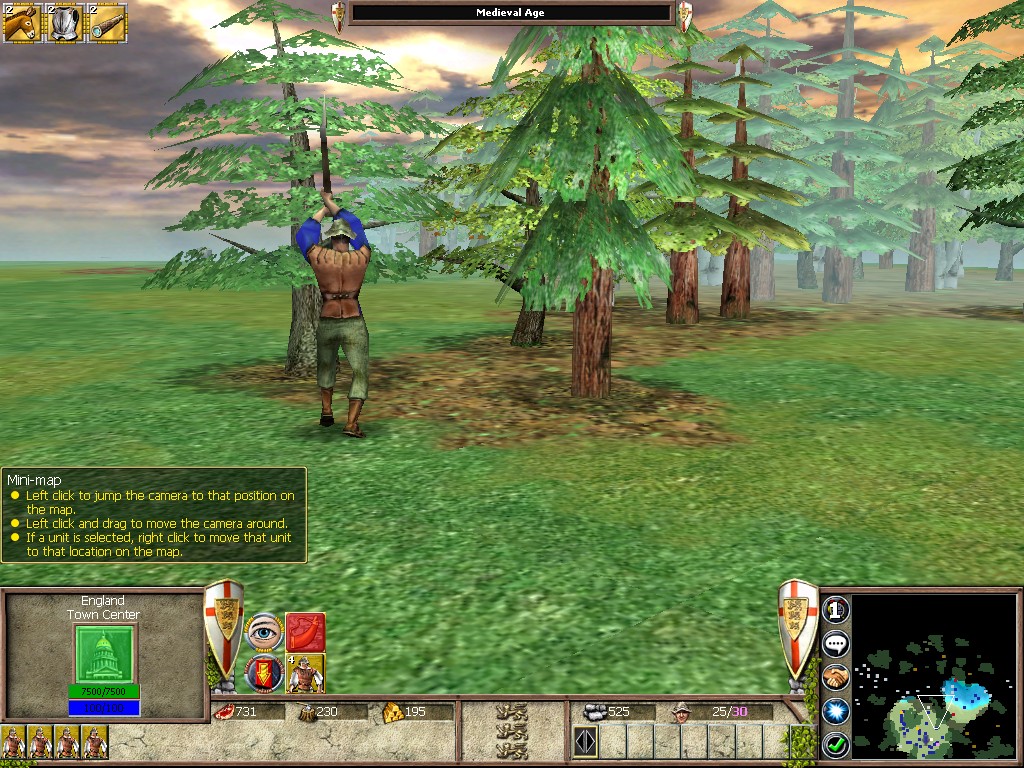This screenshot has height=768, width=1024.
Task: Select the steel armor upgrade icon
Action: tap(64, 22)
